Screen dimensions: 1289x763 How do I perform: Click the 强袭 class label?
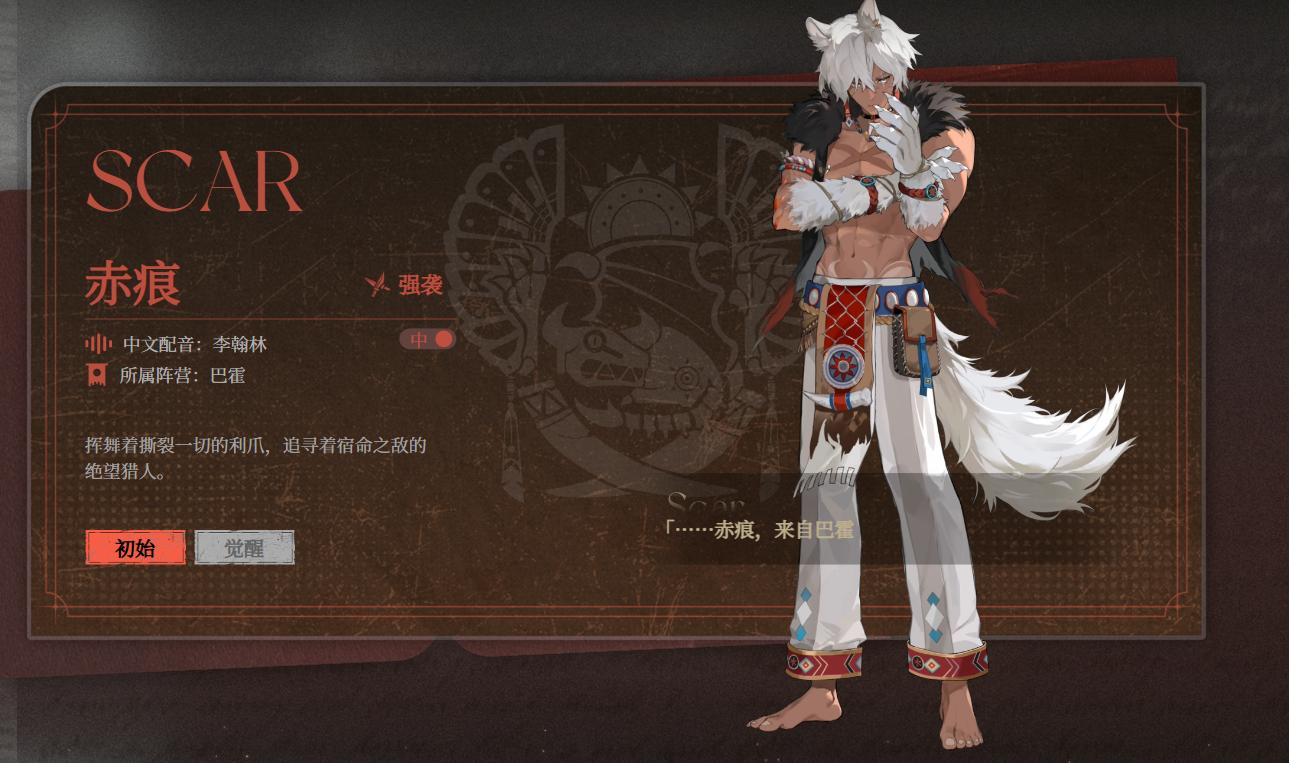tap(421, 283)
